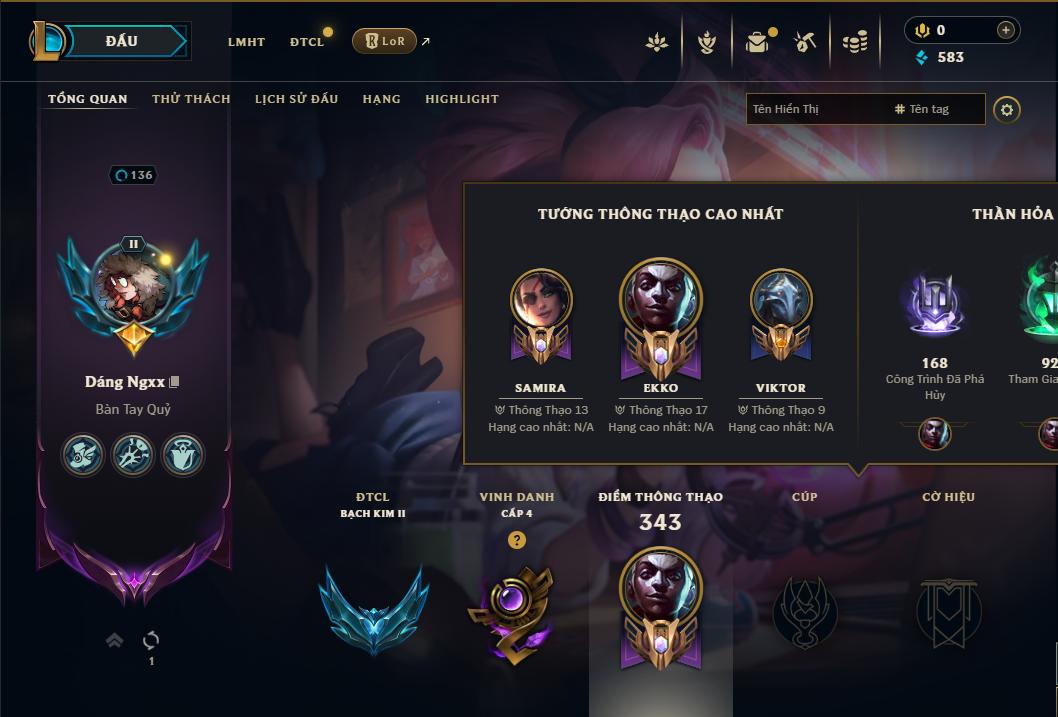Open profile settings gear icon

tap(1007, 109)
